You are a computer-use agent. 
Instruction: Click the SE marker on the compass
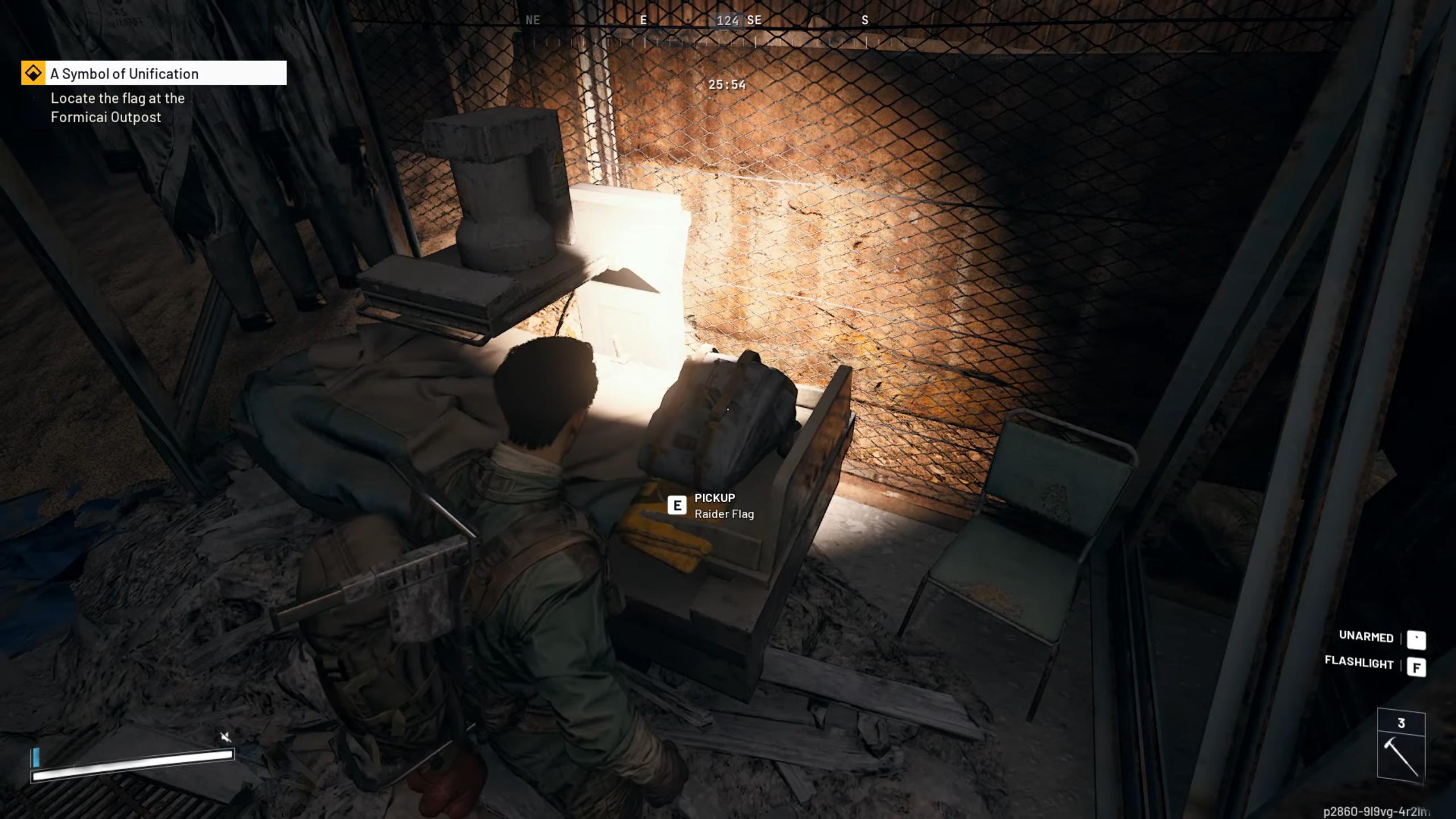pos(756,20)
